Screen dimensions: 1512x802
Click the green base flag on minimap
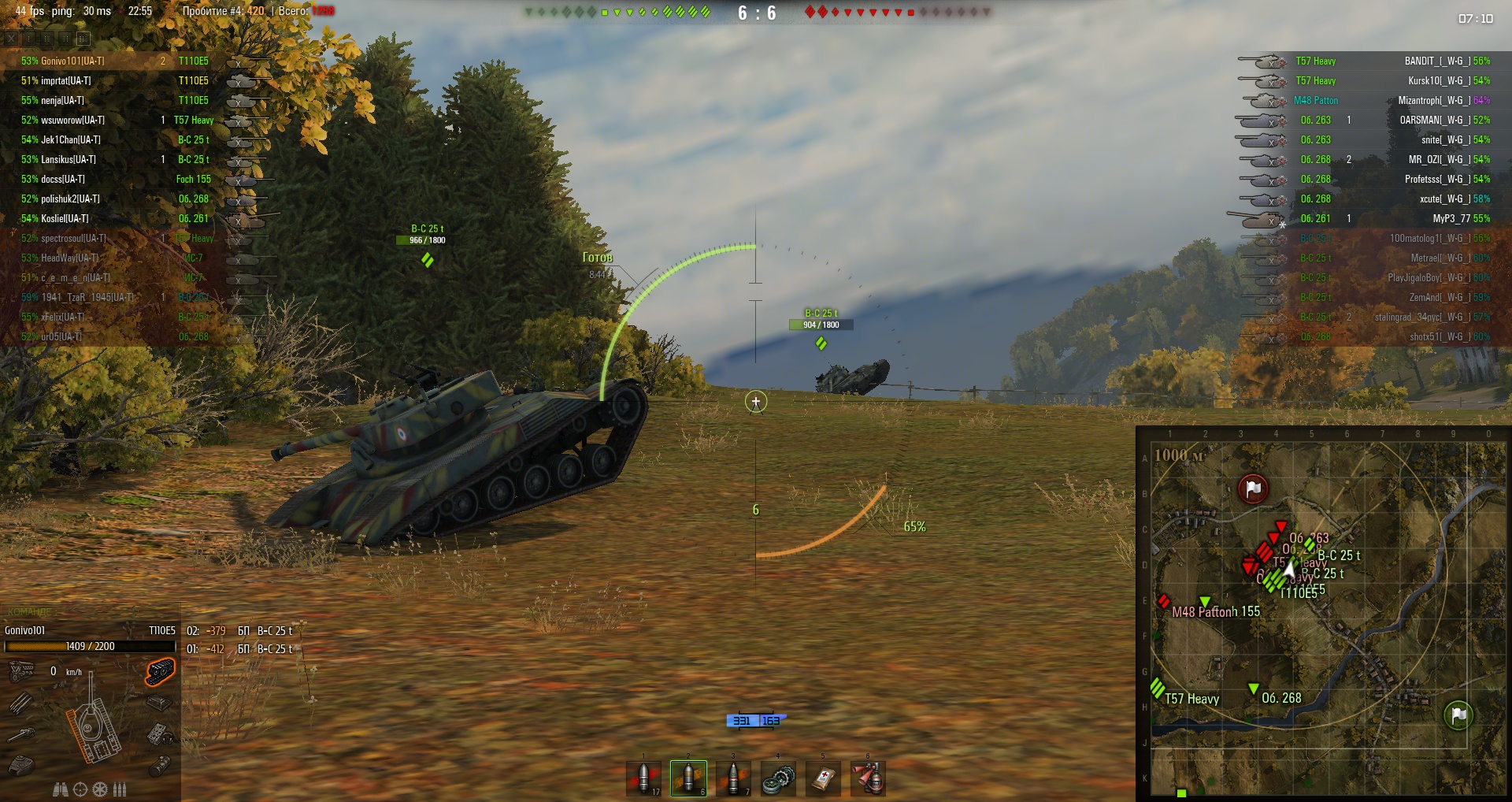[x=1458, y=715]
